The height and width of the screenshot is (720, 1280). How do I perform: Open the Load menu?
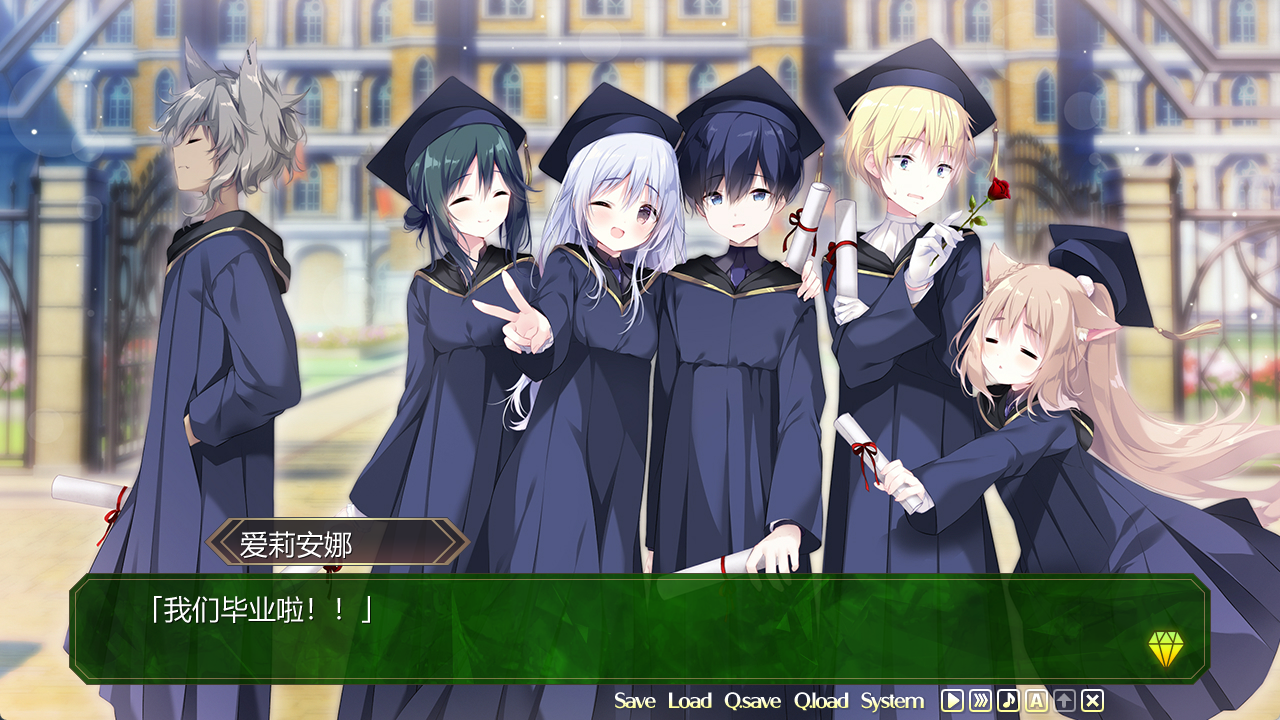coord(689,701)
